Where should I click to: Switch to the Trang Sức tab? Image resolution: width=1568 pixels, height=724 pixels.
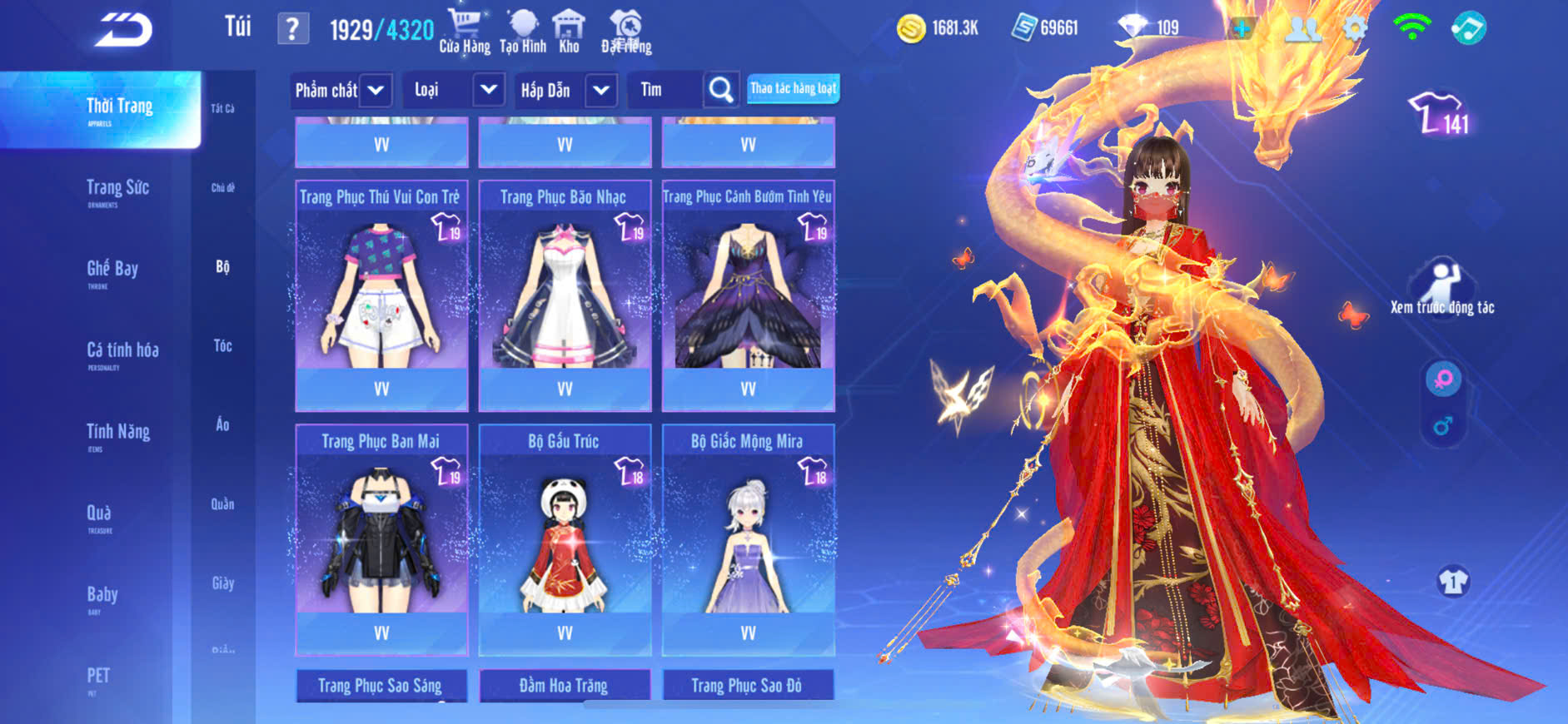tap(117, 189)
